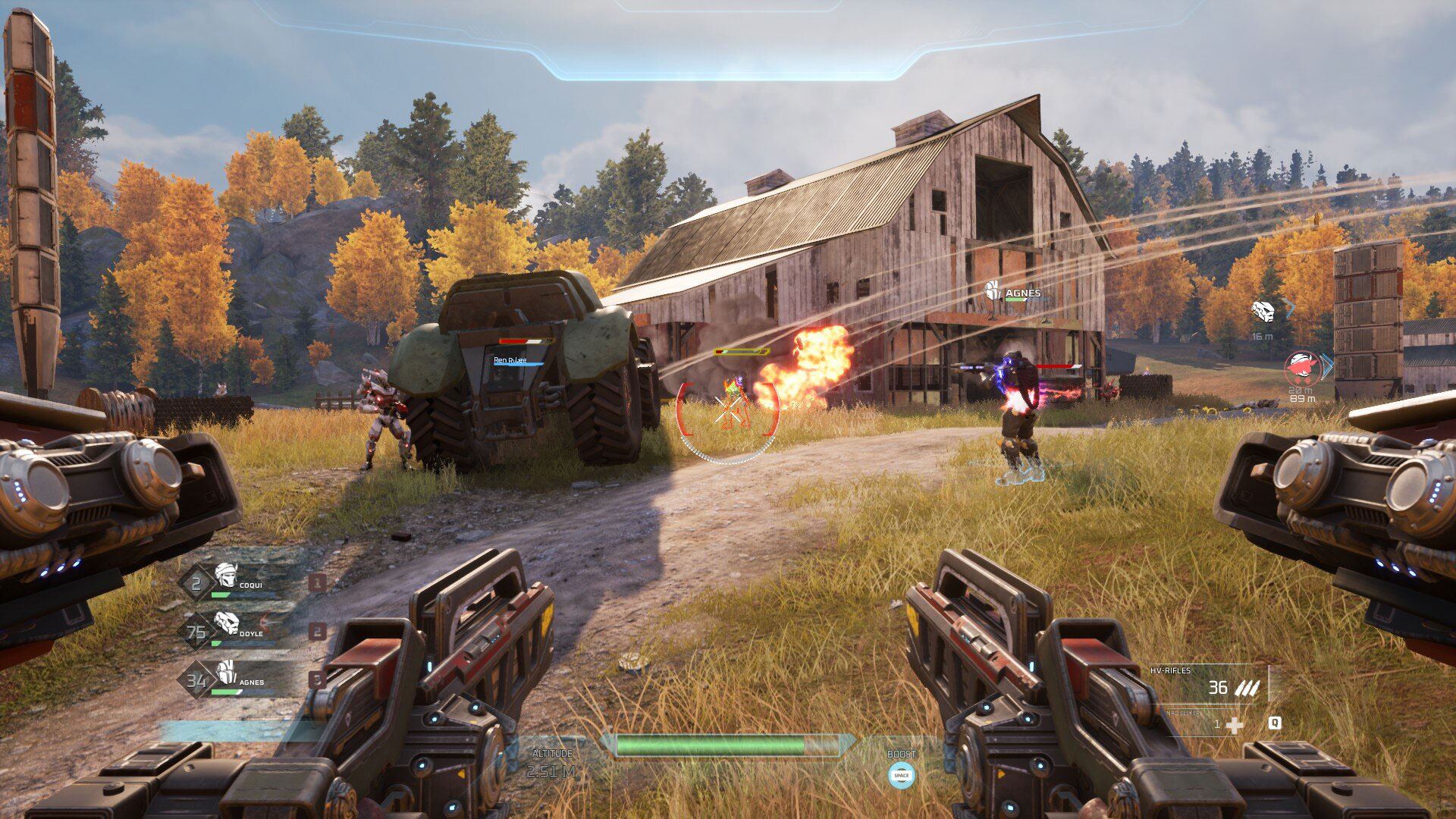Click the Agnes nameplate above the mech
The image size is (1456, 819).
coord(1021,293)
